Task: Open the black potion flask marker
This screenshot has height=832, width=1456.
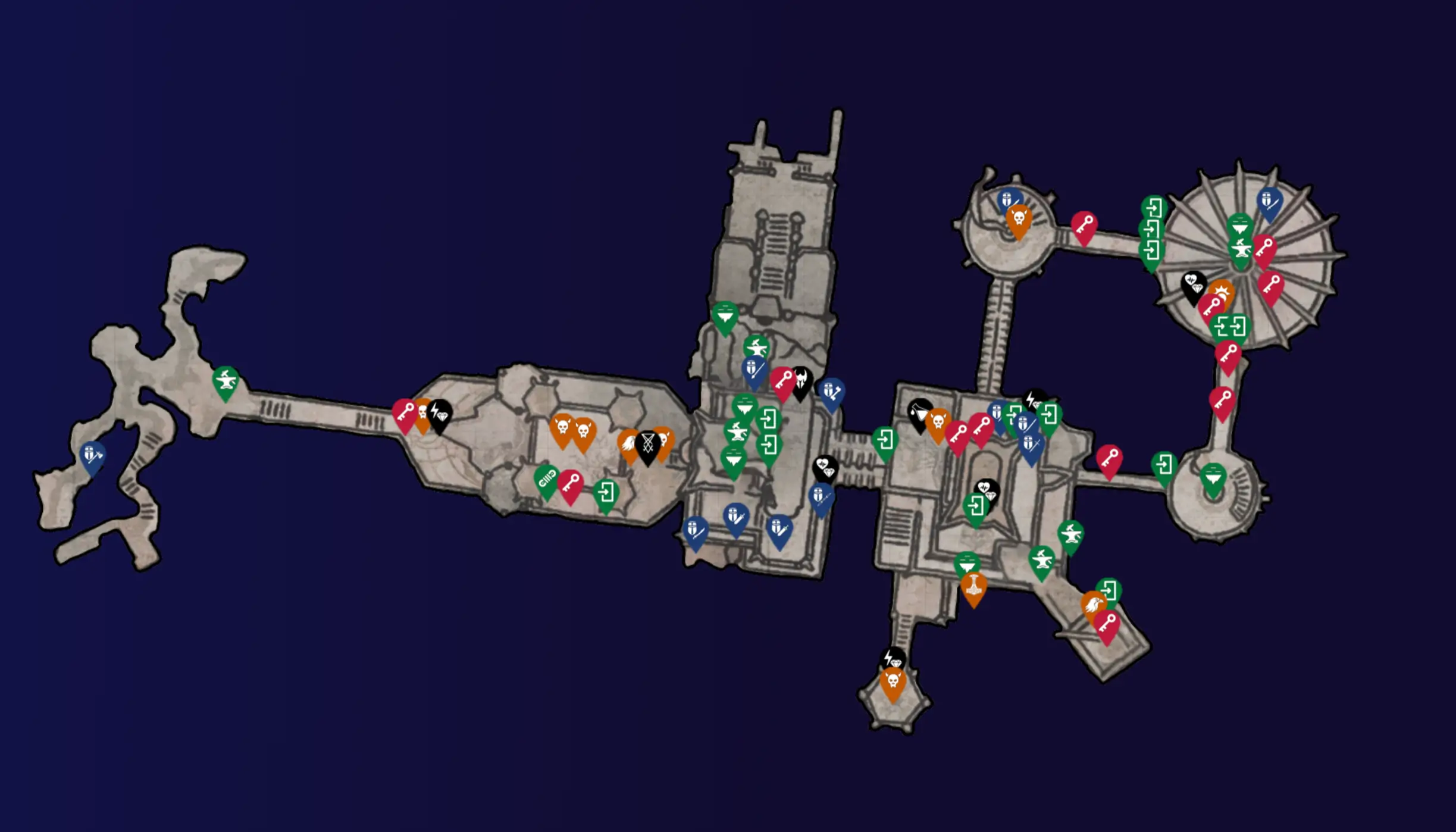Action: tap(919, 412)
